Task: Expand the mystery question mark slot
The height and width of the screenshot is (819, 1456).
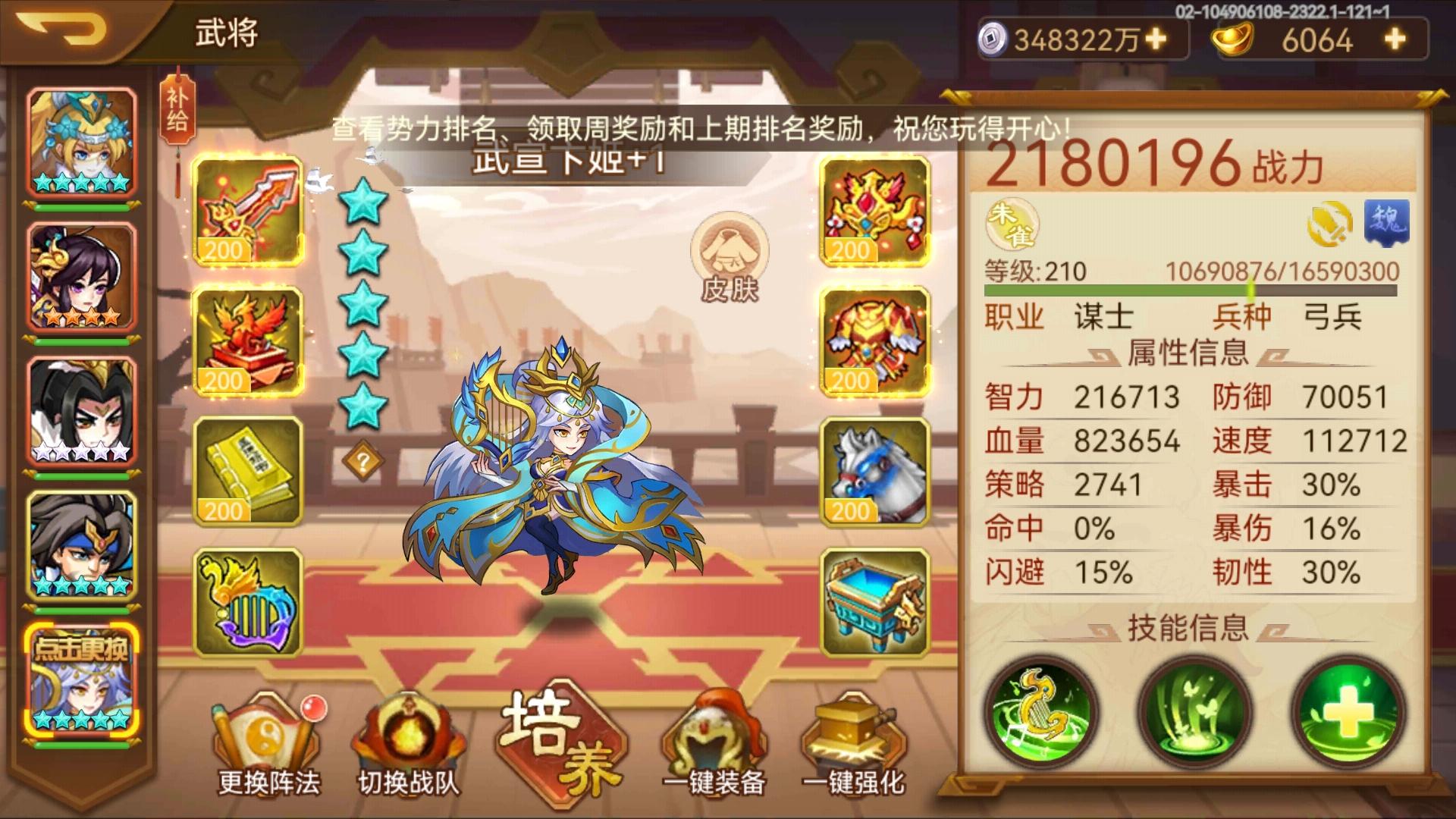Action: 362,460
